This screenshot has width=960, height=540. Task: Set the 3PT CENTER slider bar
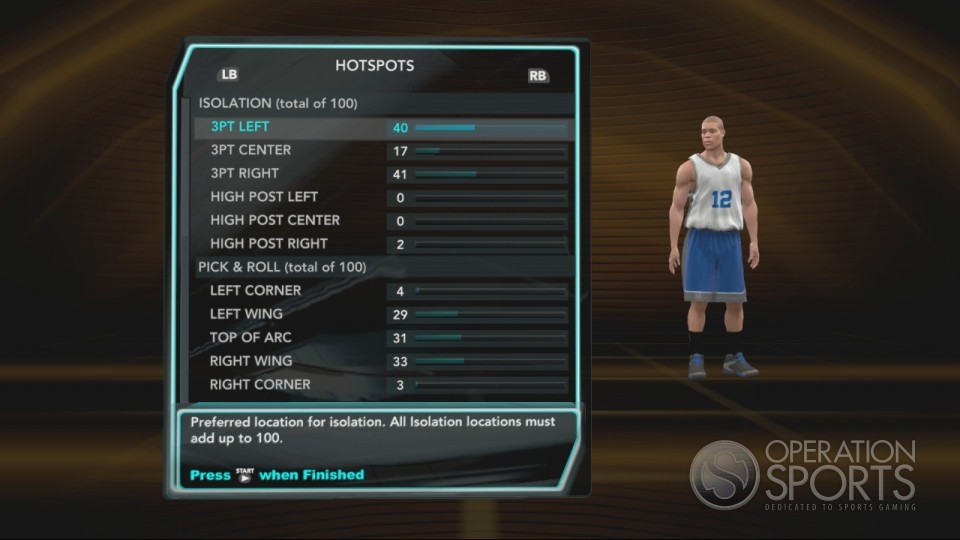490,151
